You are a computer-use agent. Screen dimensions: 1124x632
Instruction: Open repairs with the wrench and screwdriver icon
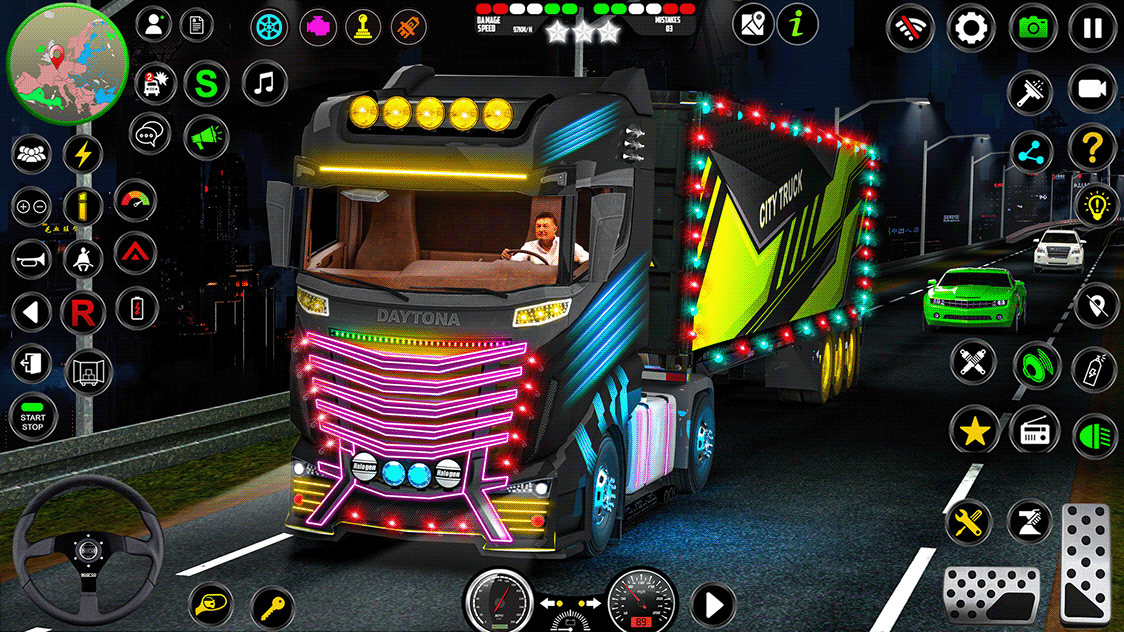968,521
